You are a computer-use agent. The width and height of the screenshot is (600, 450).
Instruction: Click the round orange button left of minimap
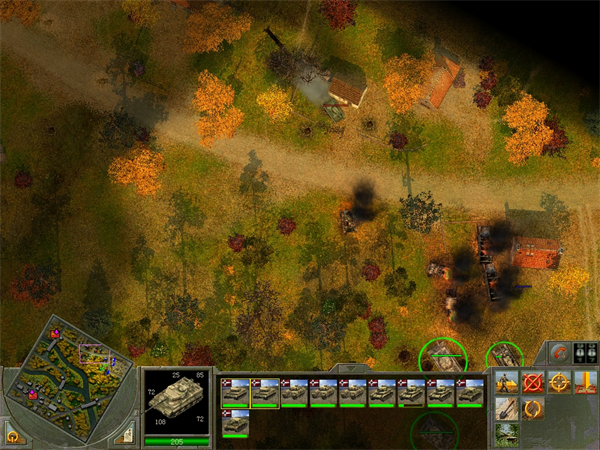click(x=13, y=436)
